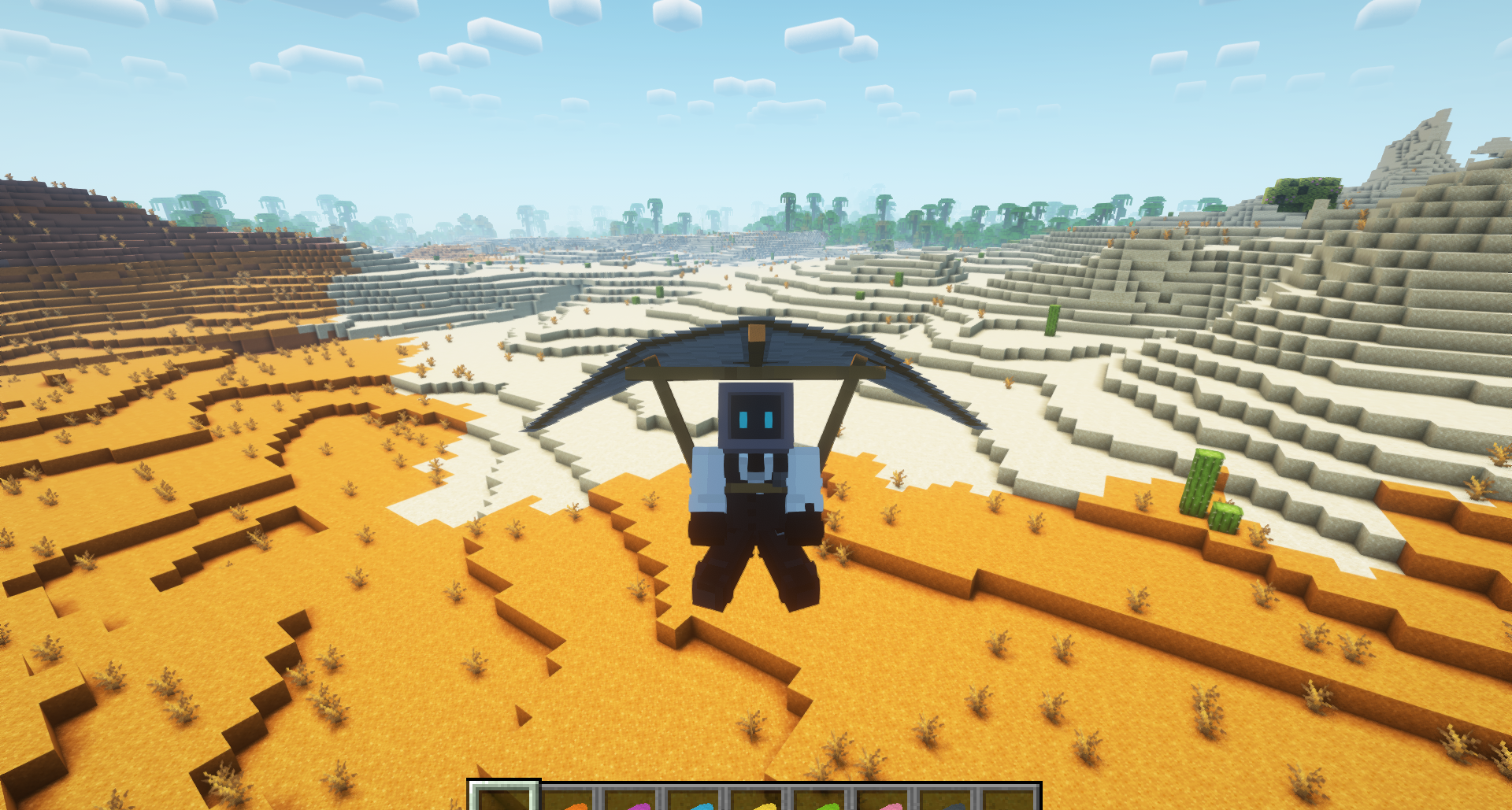Image resolution: width=1512 pixels, height=810 pixels.
Task: Select the lime green item hotbar slot
Action: pyautogui.click(x=821, y=800)
